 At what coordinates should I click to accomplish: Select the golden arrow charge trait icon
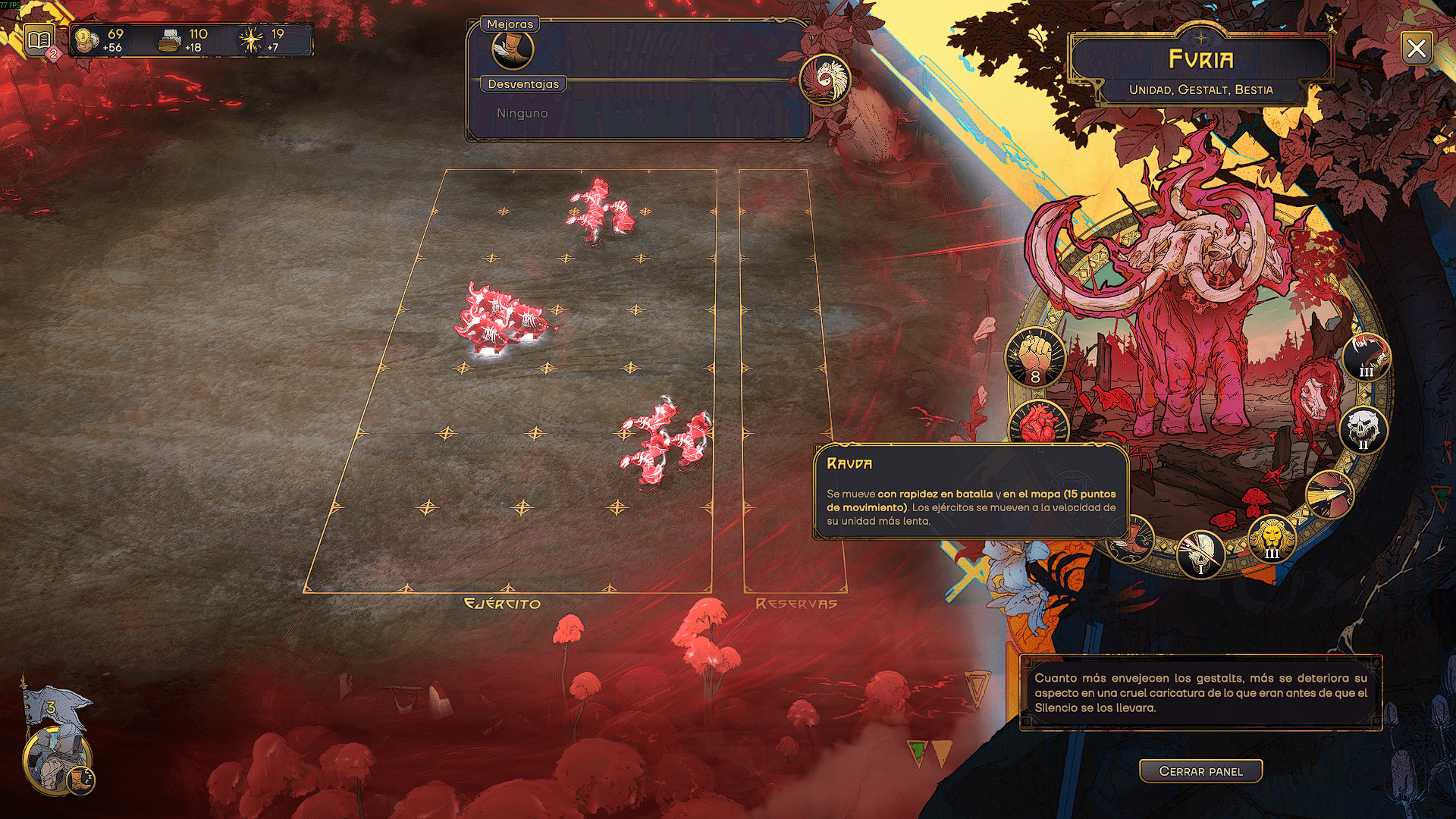click(x=1330, y=494)
